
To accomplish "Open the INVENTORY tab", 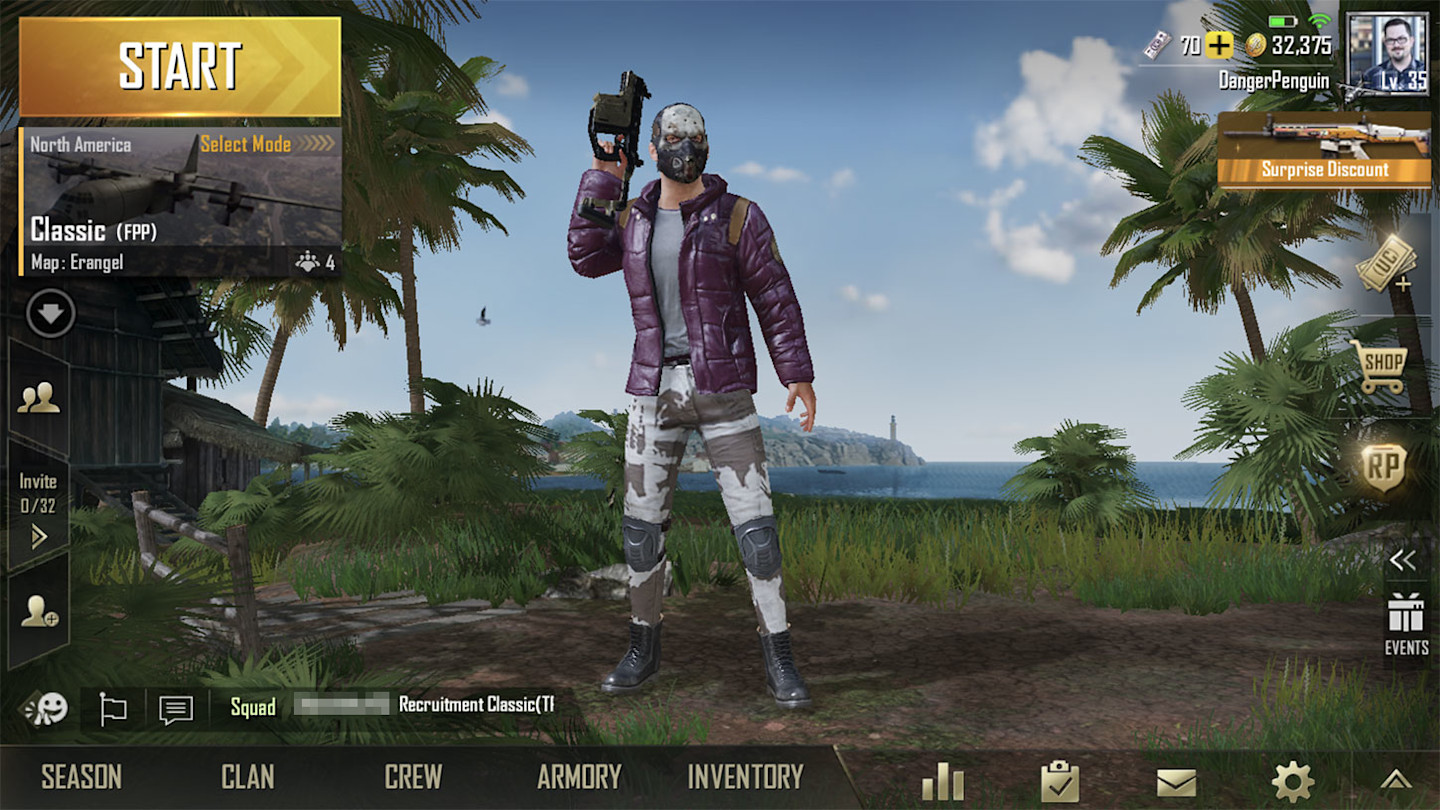I will 747,775.
